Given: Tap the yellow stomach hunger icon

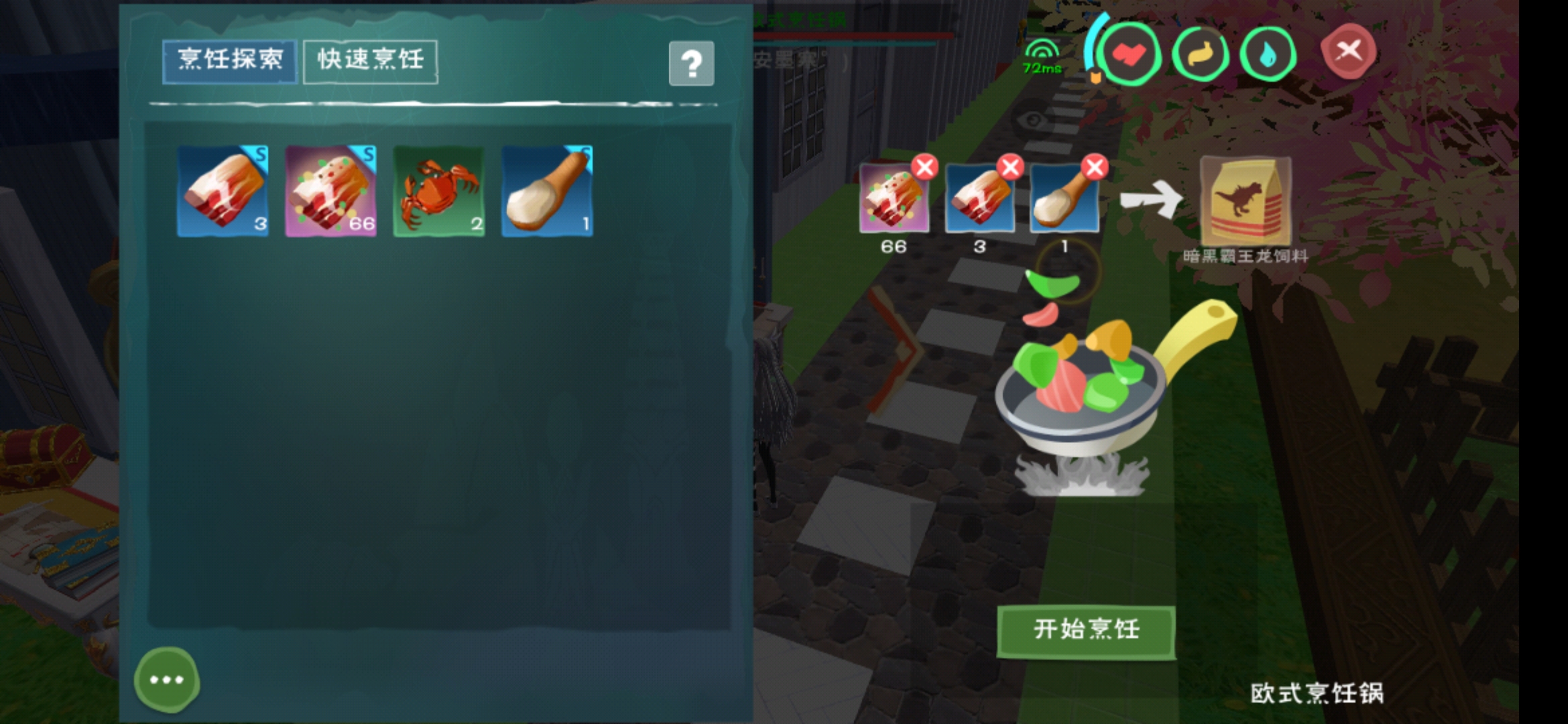Looking at the screenshot, I should tap(1200, 54).
